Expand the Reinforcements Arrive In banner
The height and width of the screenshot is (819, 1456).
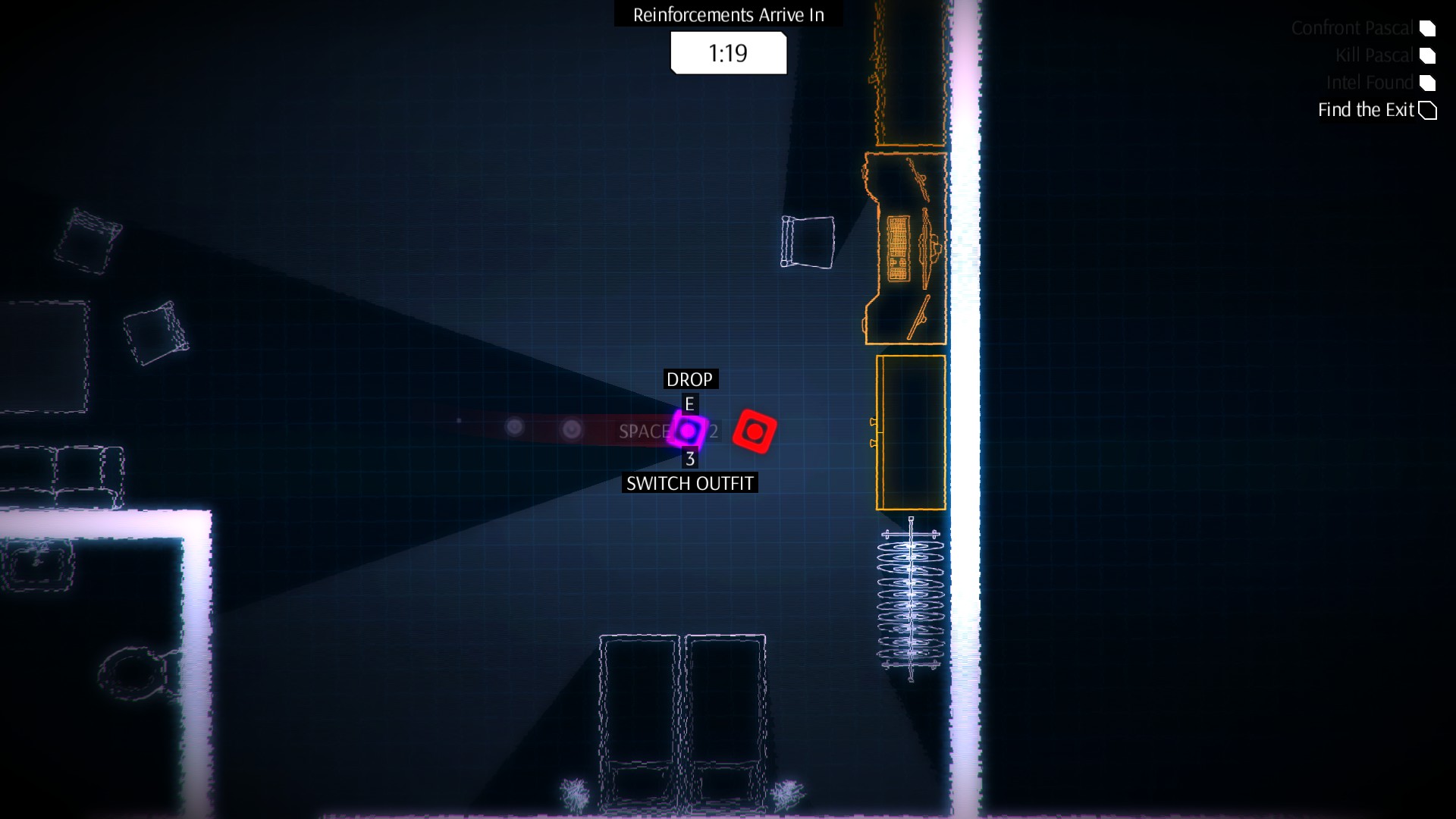pyautogui.click(x=727, y=14)
